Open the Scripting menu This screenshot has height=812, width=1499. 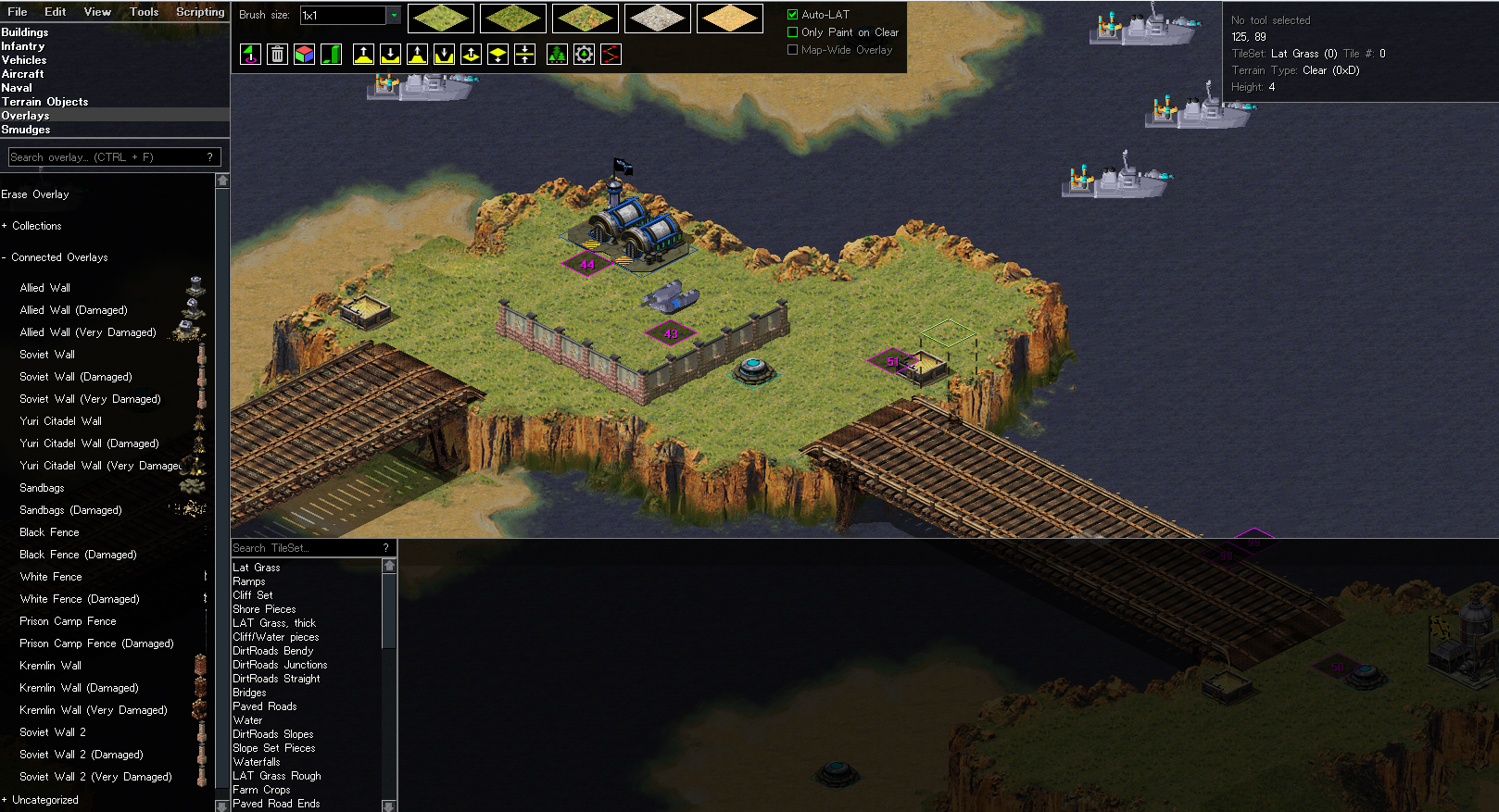pos(200,12)
